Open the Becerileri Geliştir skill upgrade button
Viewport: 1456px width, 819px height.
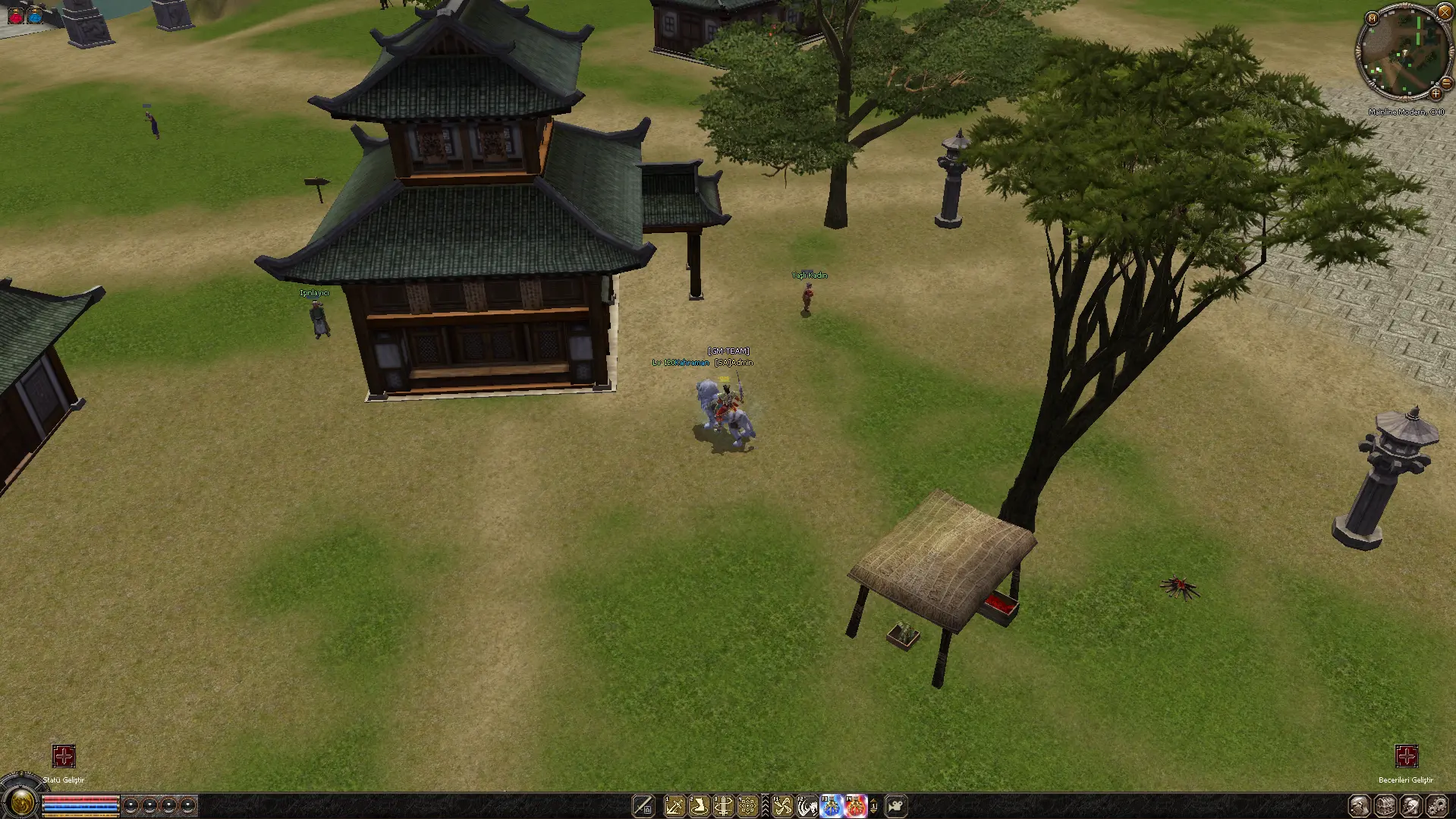[1406, 756]
